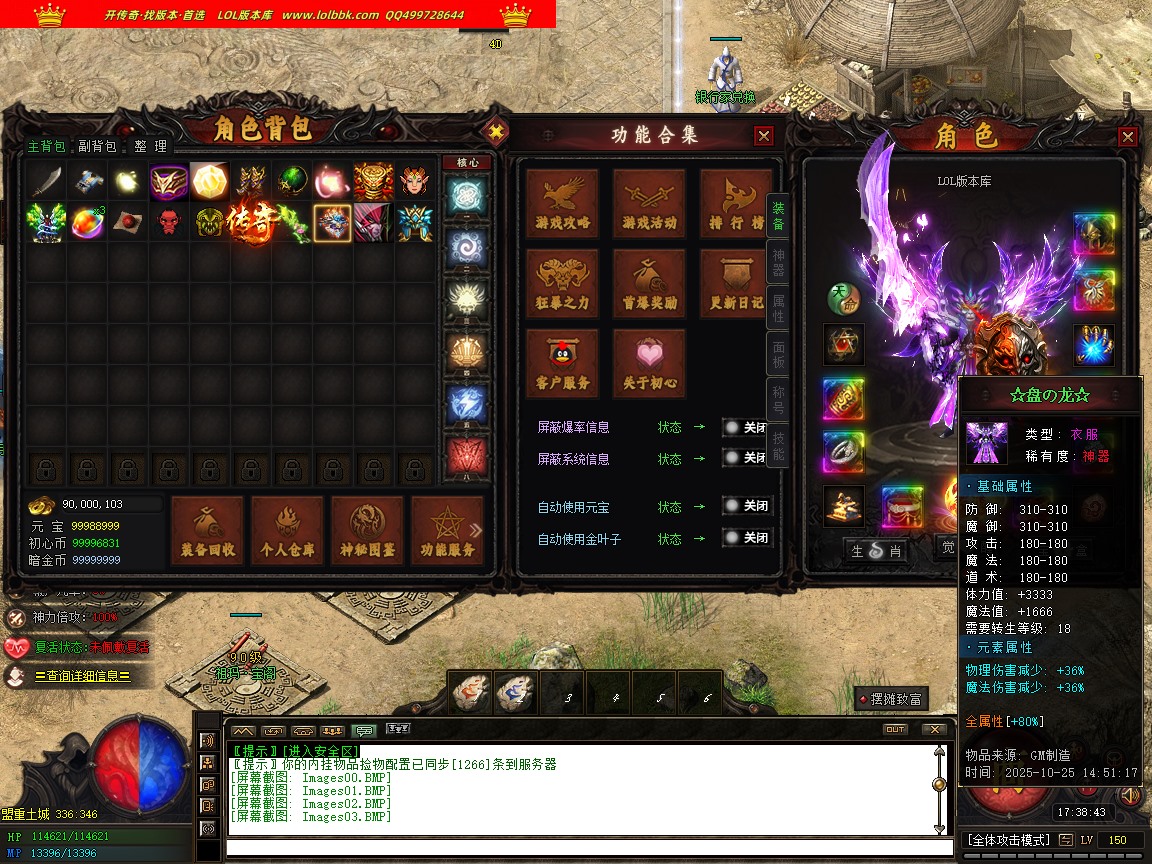Viewport: 1152px width, 864px height.
Task: Toggle the 自动使用元宝 switch
Action: [747, 507]
